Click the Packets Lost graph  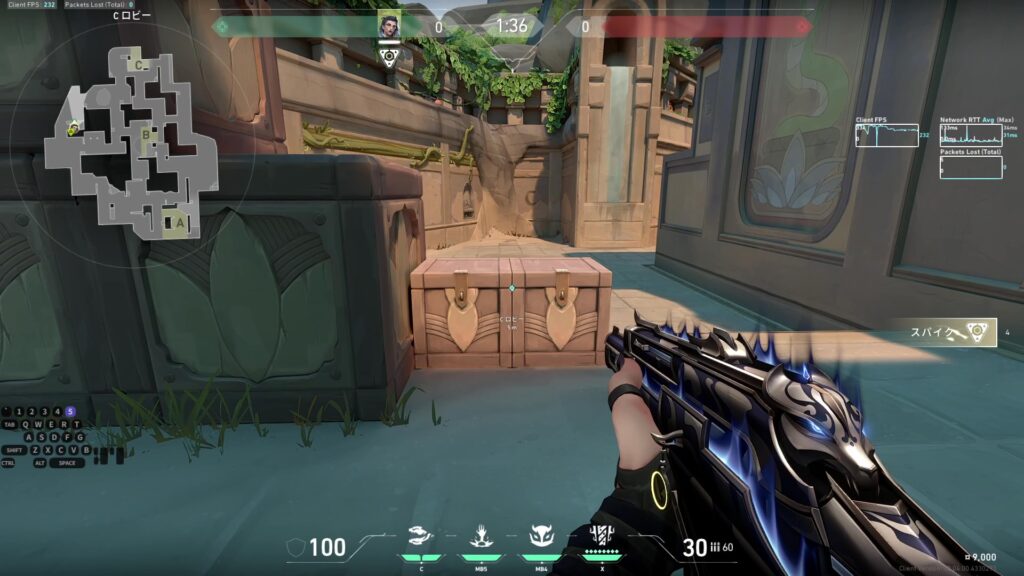[x=970, y=167]
